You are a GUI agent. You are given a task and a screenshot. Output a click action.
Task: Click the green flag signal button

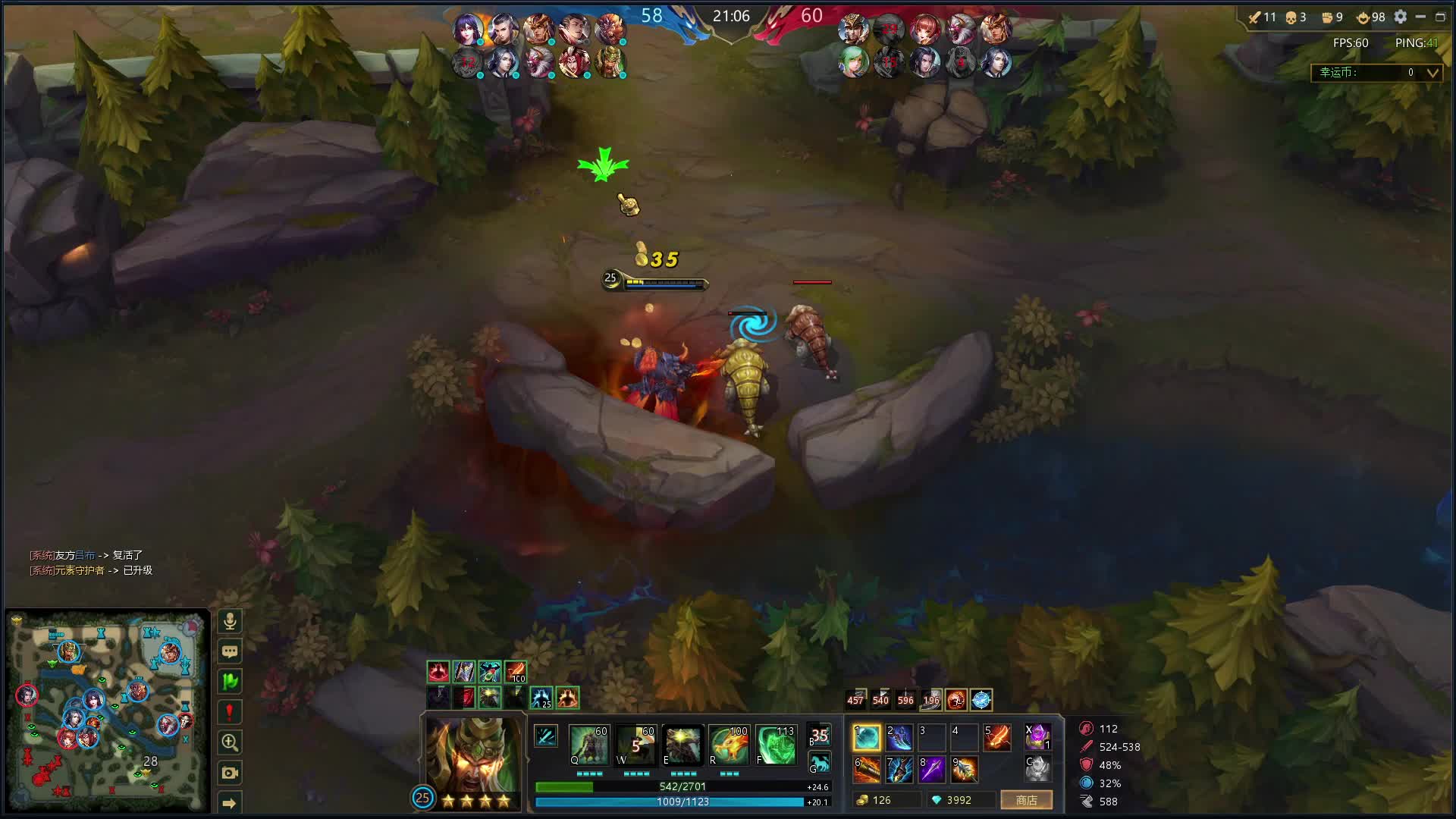[230, 682]
